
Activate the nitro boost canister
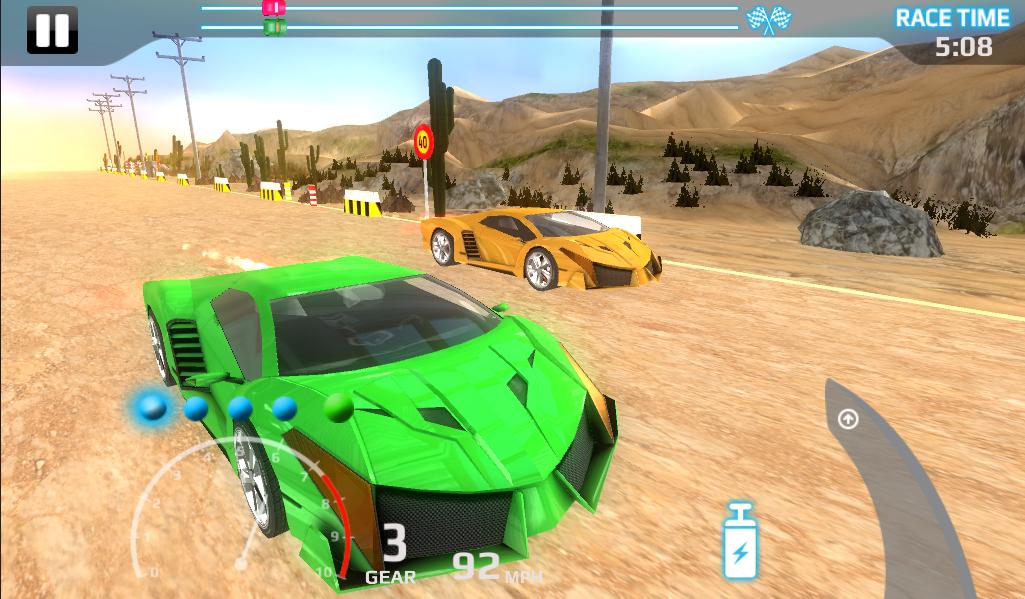coord(740,541)
